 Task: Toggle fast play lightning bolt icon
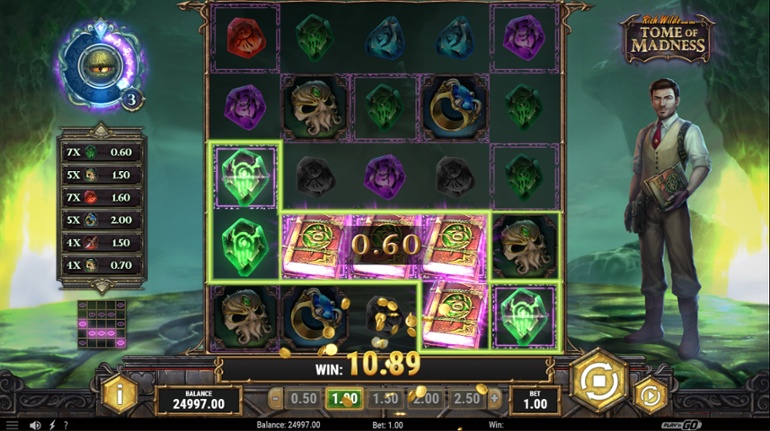(x=52, y=425)
